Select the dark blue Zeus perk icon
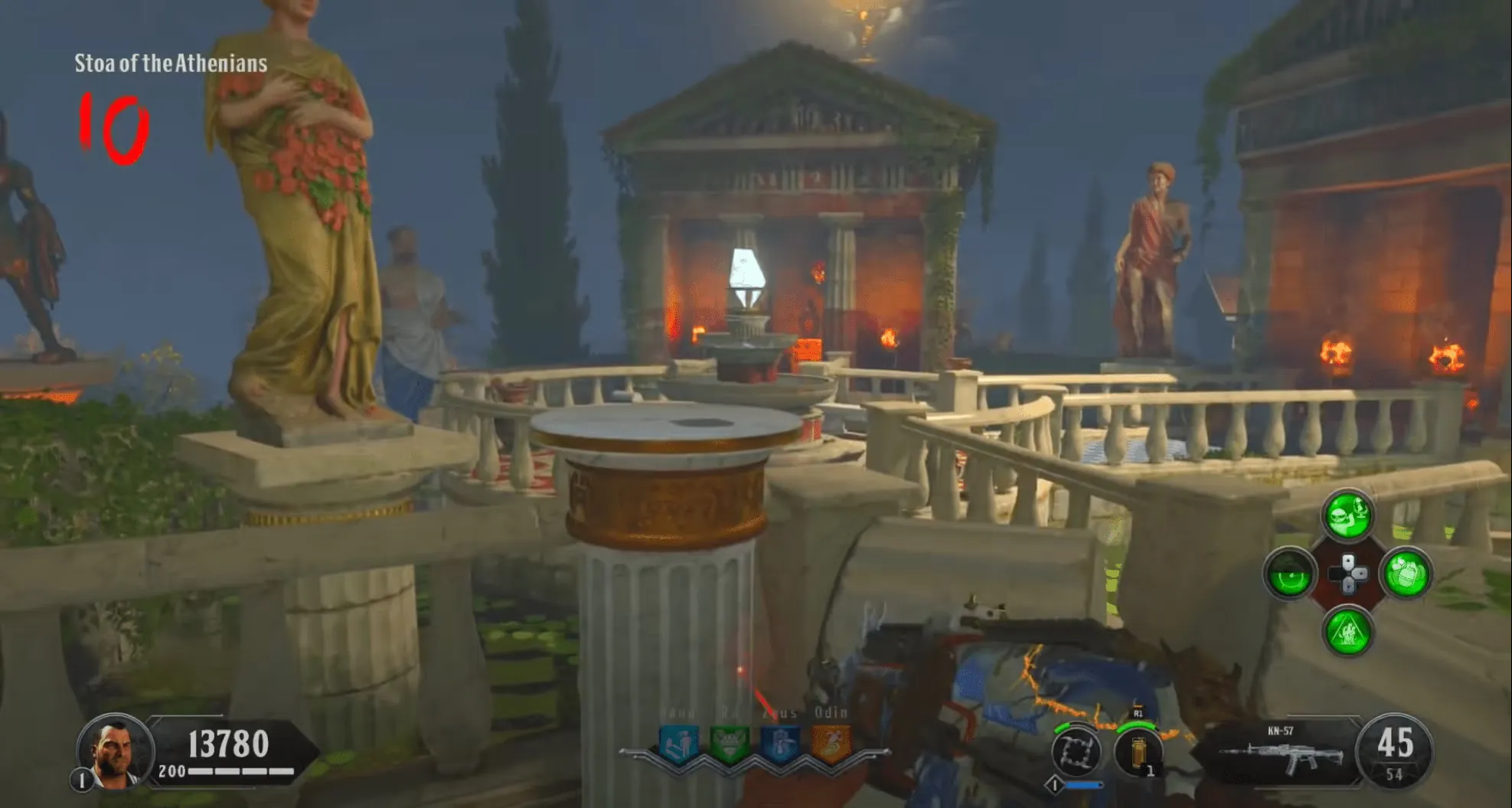1512x808 pixels. 779,744
